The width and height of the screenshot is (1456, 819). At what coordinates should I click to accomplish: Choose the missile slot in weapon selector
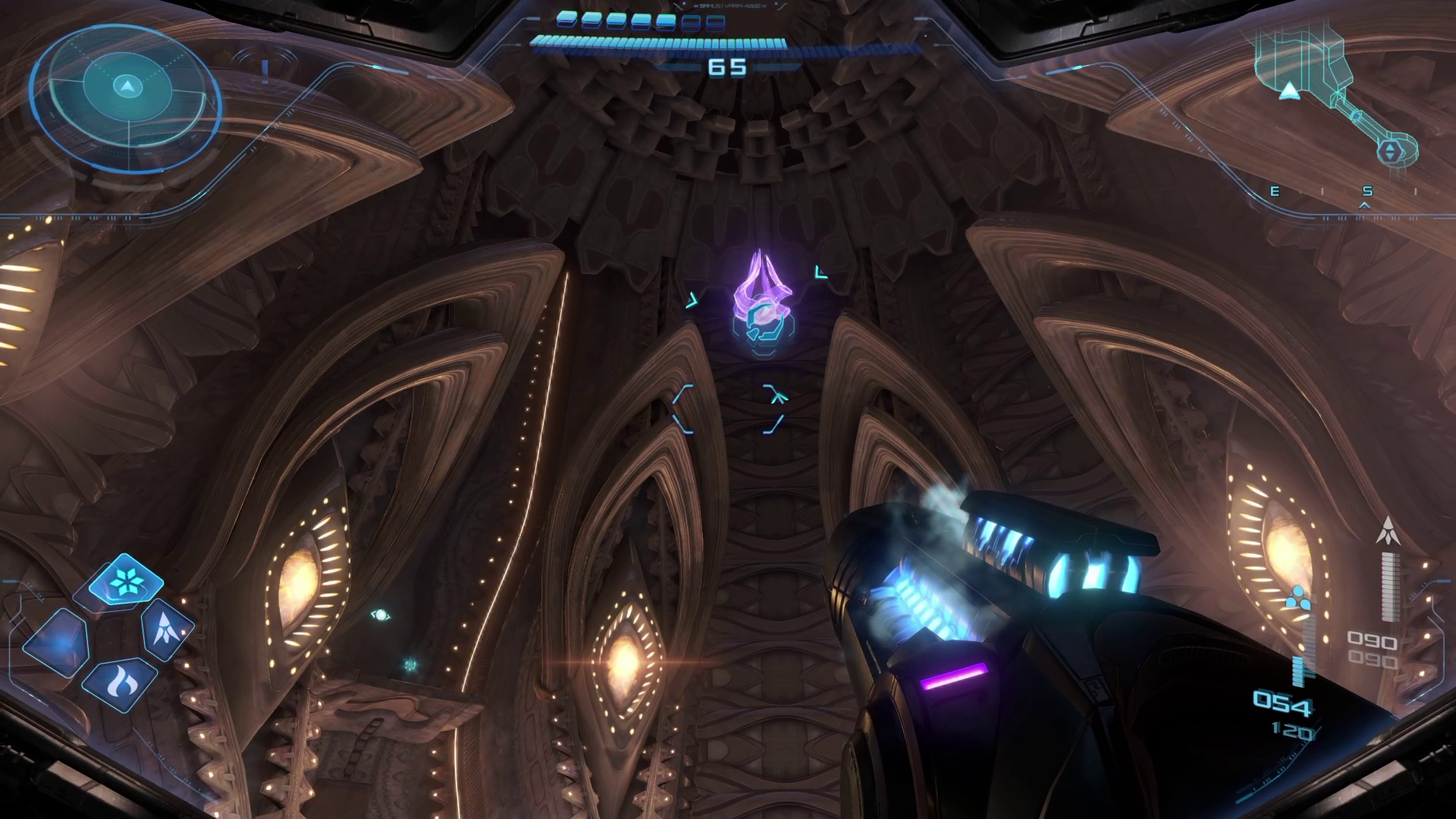(166, 629)
